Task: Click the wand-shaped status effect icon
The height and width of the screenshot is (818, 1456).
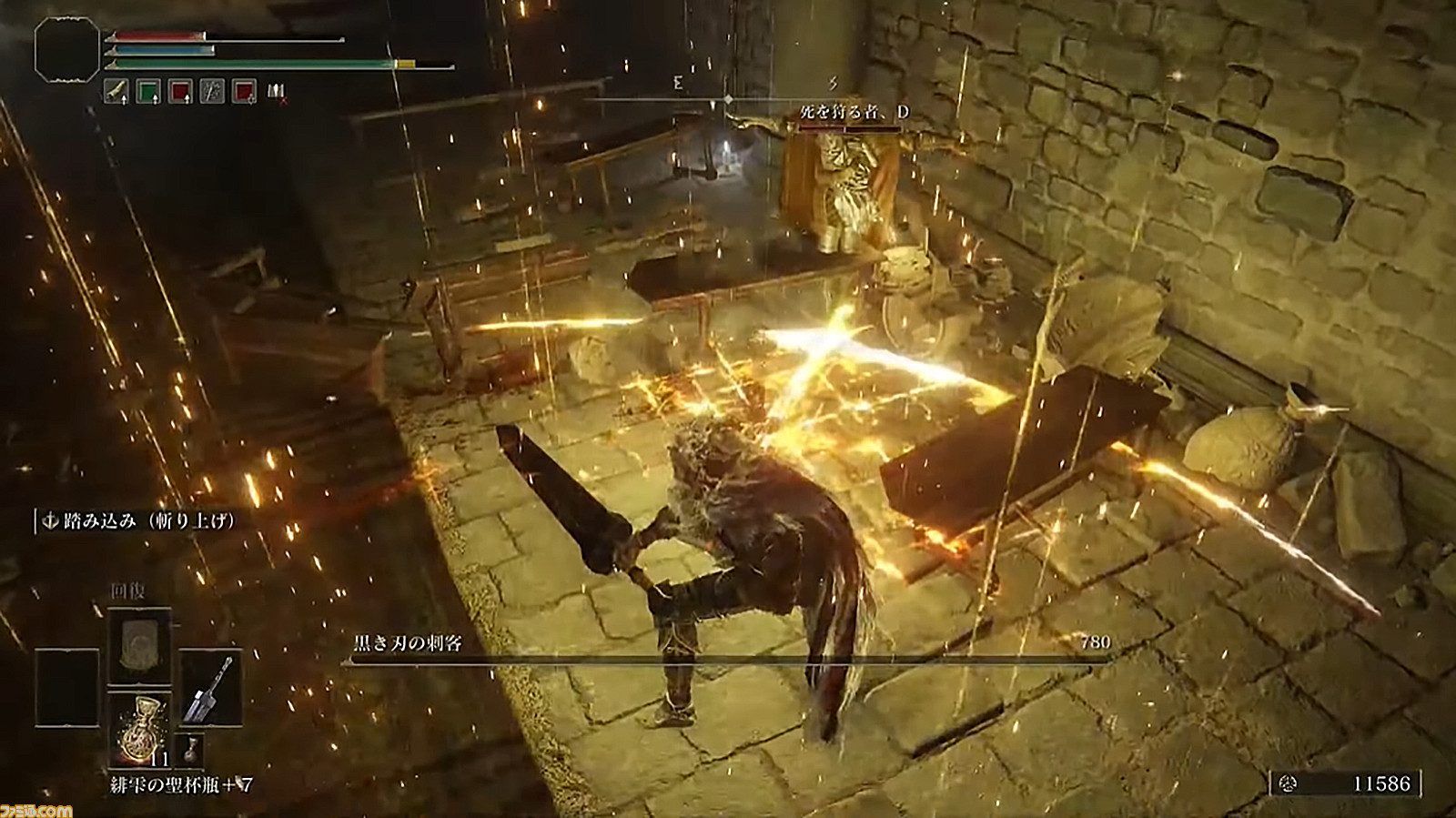Action: (x=212, y=91)
